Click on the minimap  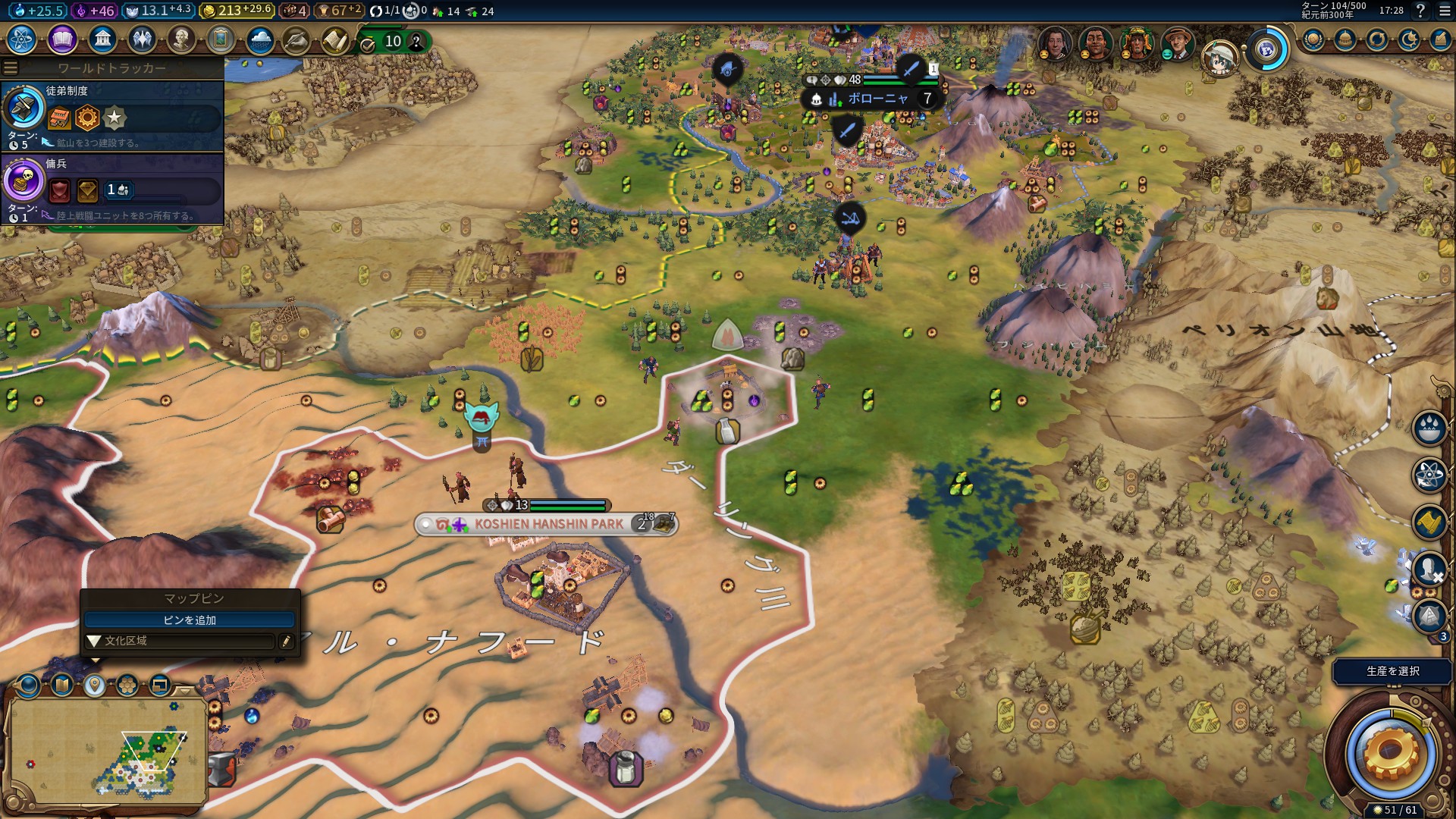[106, 751]
